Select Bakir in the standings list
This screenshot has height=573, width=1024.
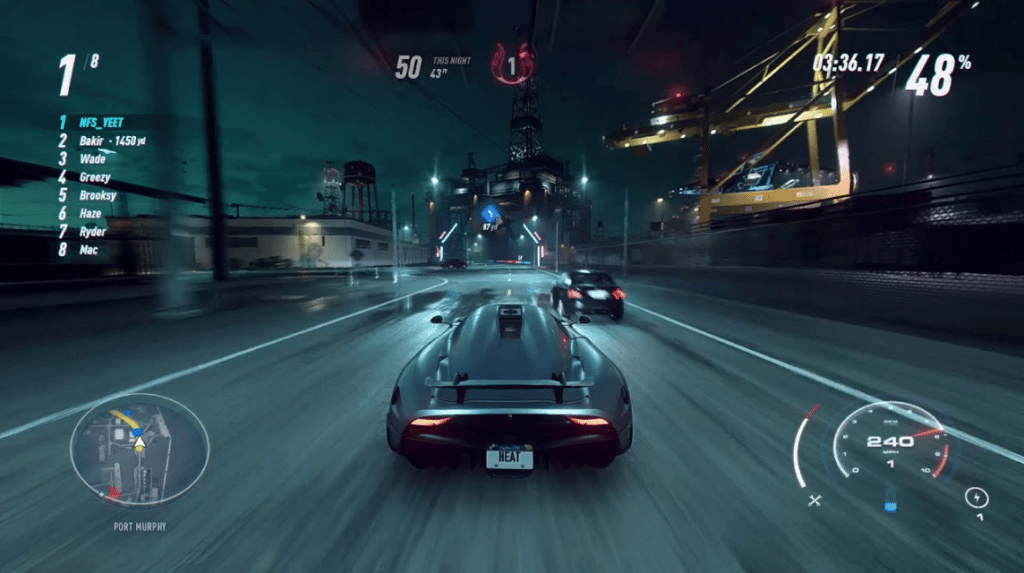[x=92, y=141]
